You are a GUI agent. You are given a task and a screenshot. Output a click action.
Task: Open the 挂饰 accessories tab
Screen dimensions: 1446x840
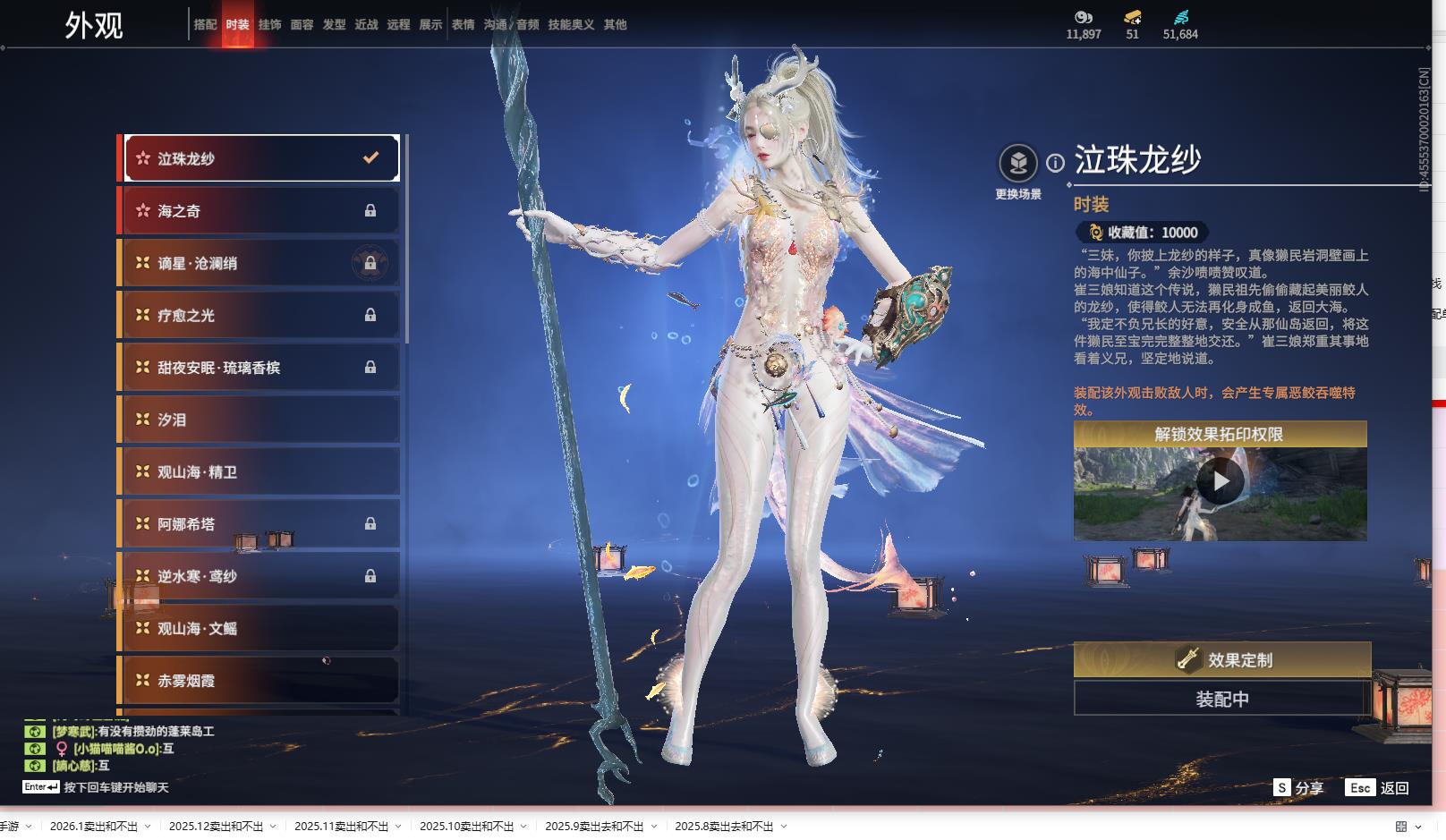coord(269,25)
